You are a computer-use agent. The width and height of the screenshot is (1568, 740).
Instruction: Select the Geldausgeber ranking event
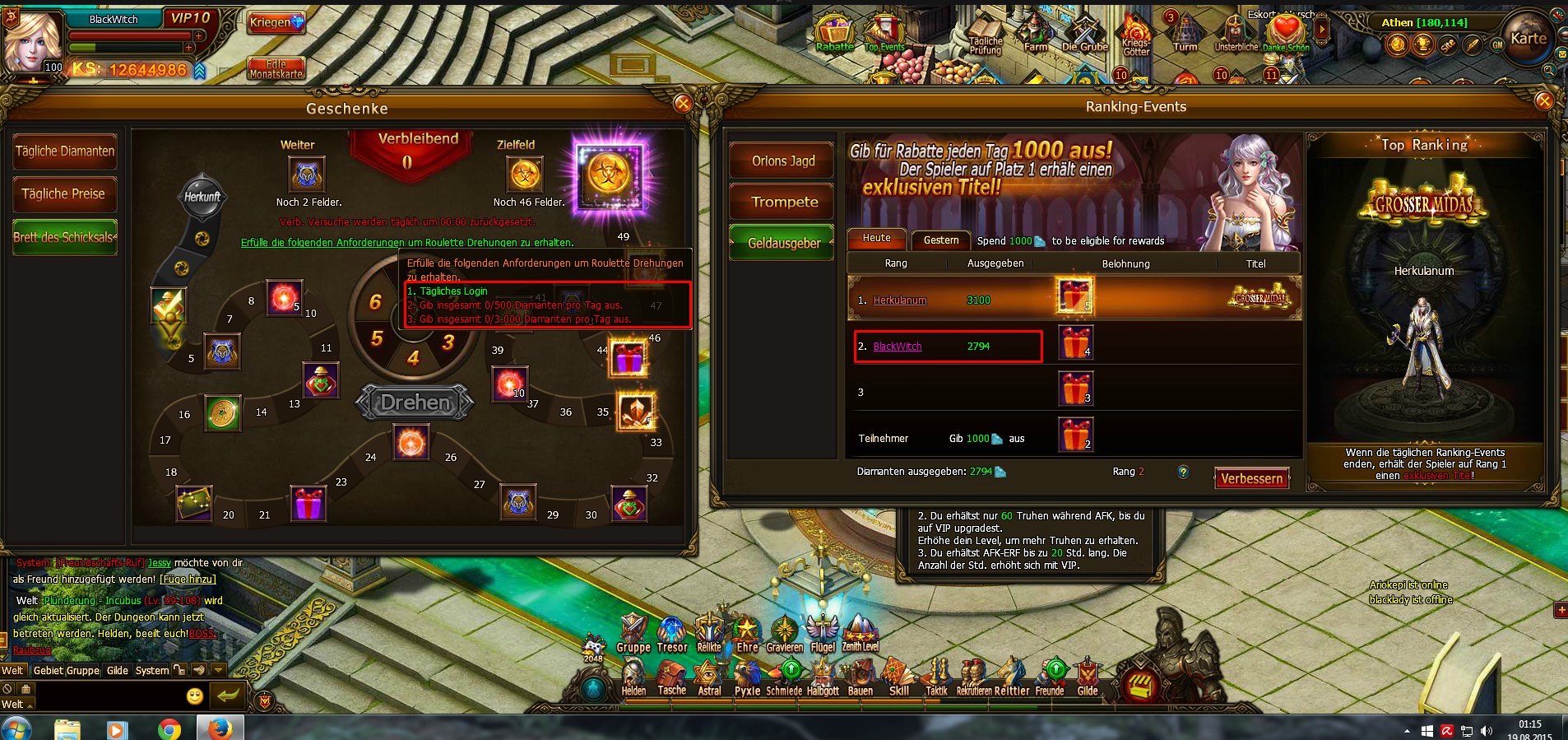coord(782,243)
